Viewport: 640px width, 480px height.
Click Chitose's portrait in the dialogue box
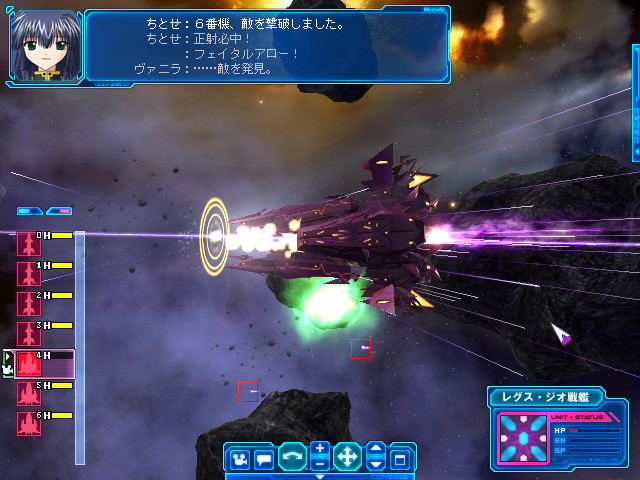tap(44, 45)
